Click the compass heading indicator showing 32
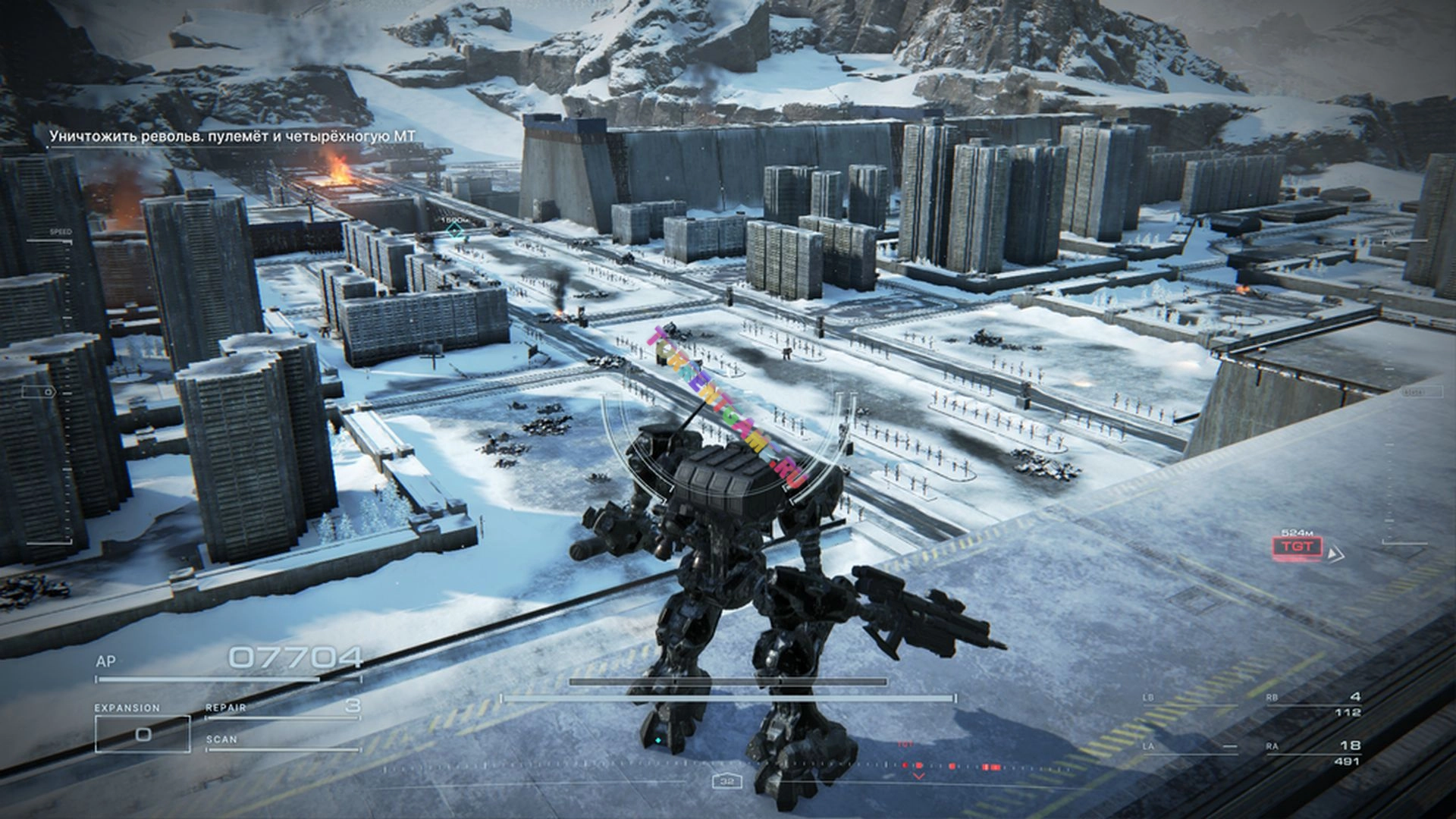1456x819 pixels. point(727,781)
